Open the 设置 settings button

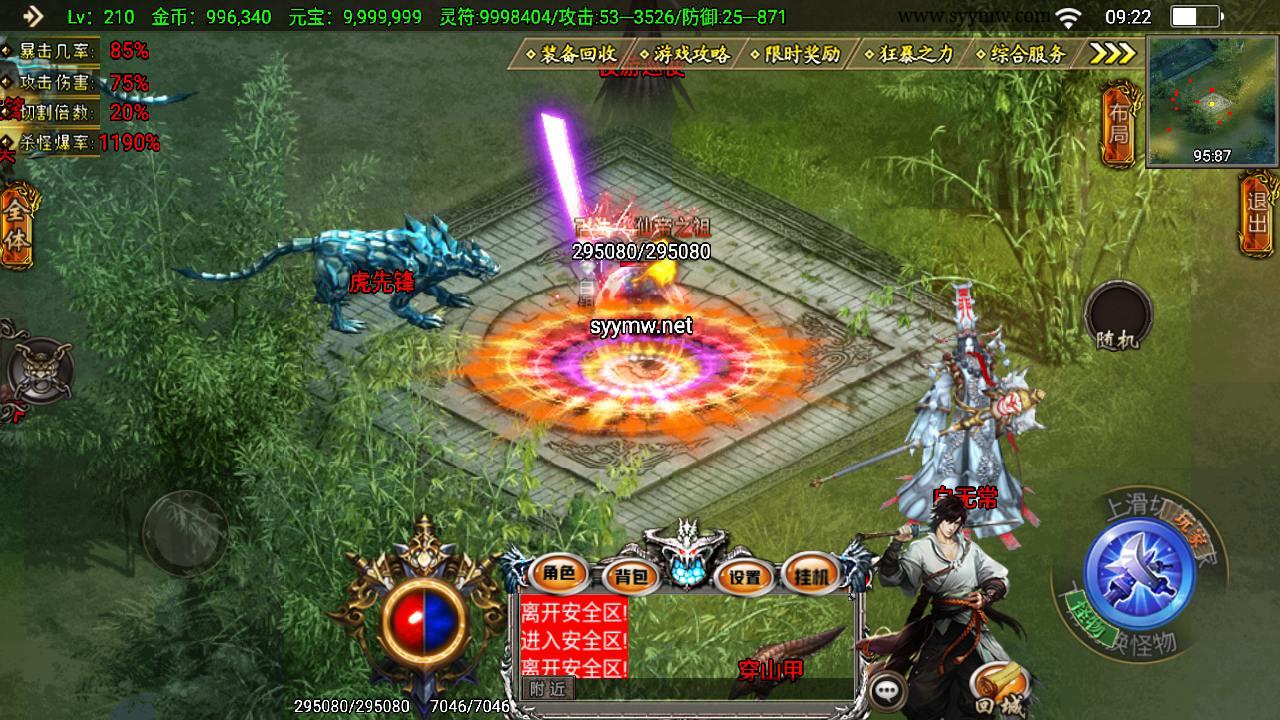click(x=744, y=576)
